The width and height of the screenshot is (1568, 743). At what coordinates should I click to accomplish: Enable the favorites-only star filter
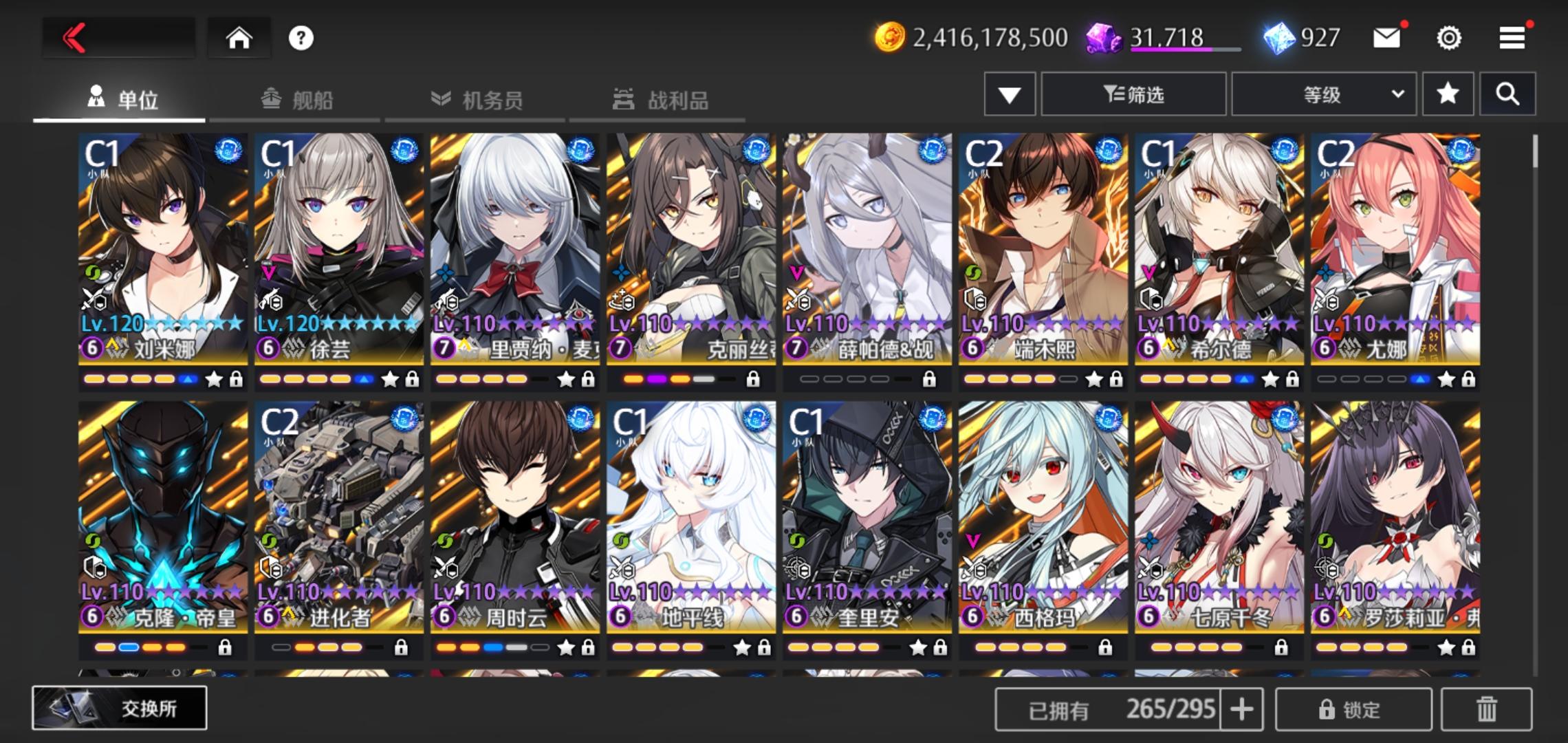click(x=1448, y=94)
